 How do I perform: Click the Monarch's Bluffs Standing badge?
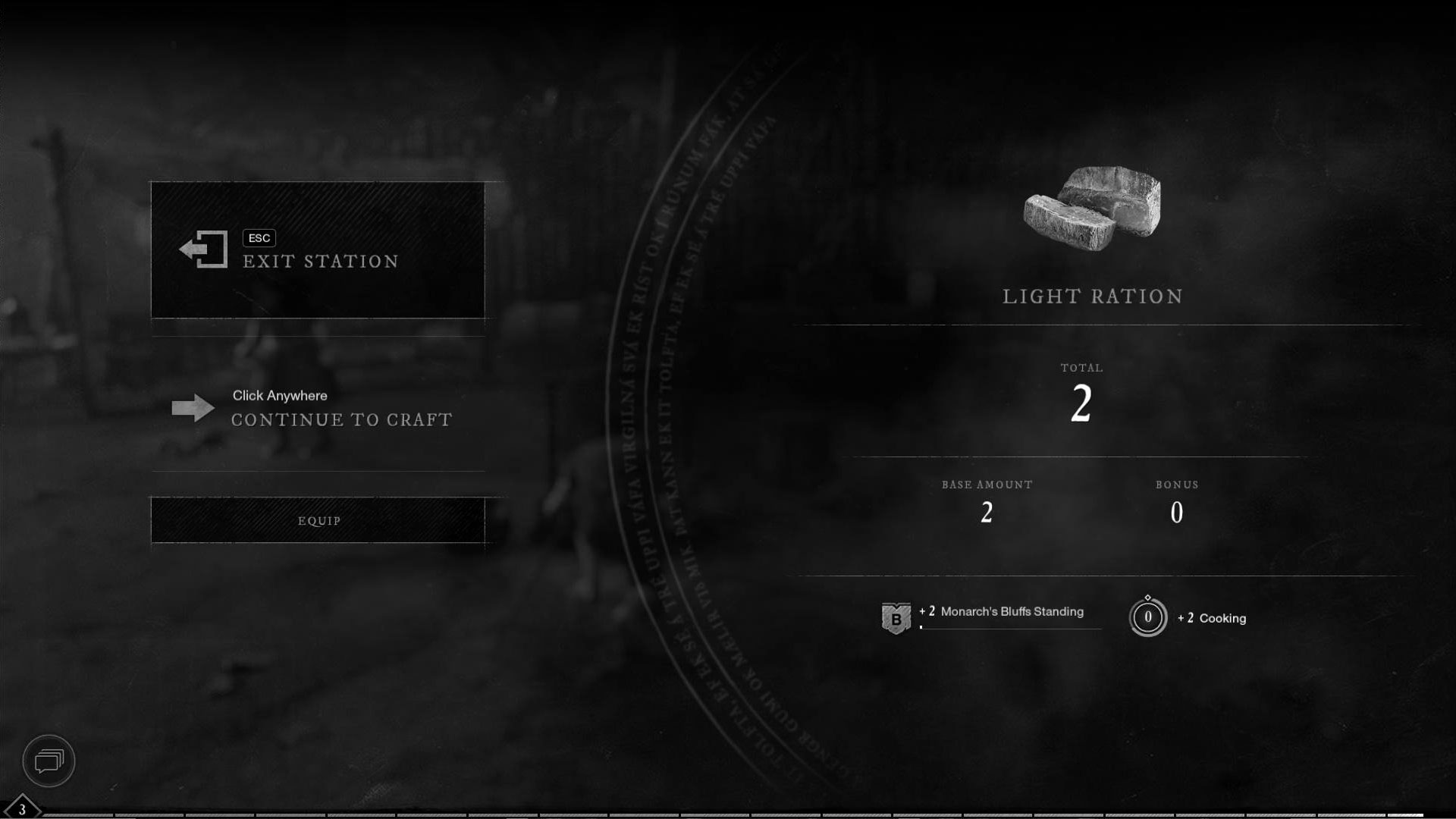896,618
